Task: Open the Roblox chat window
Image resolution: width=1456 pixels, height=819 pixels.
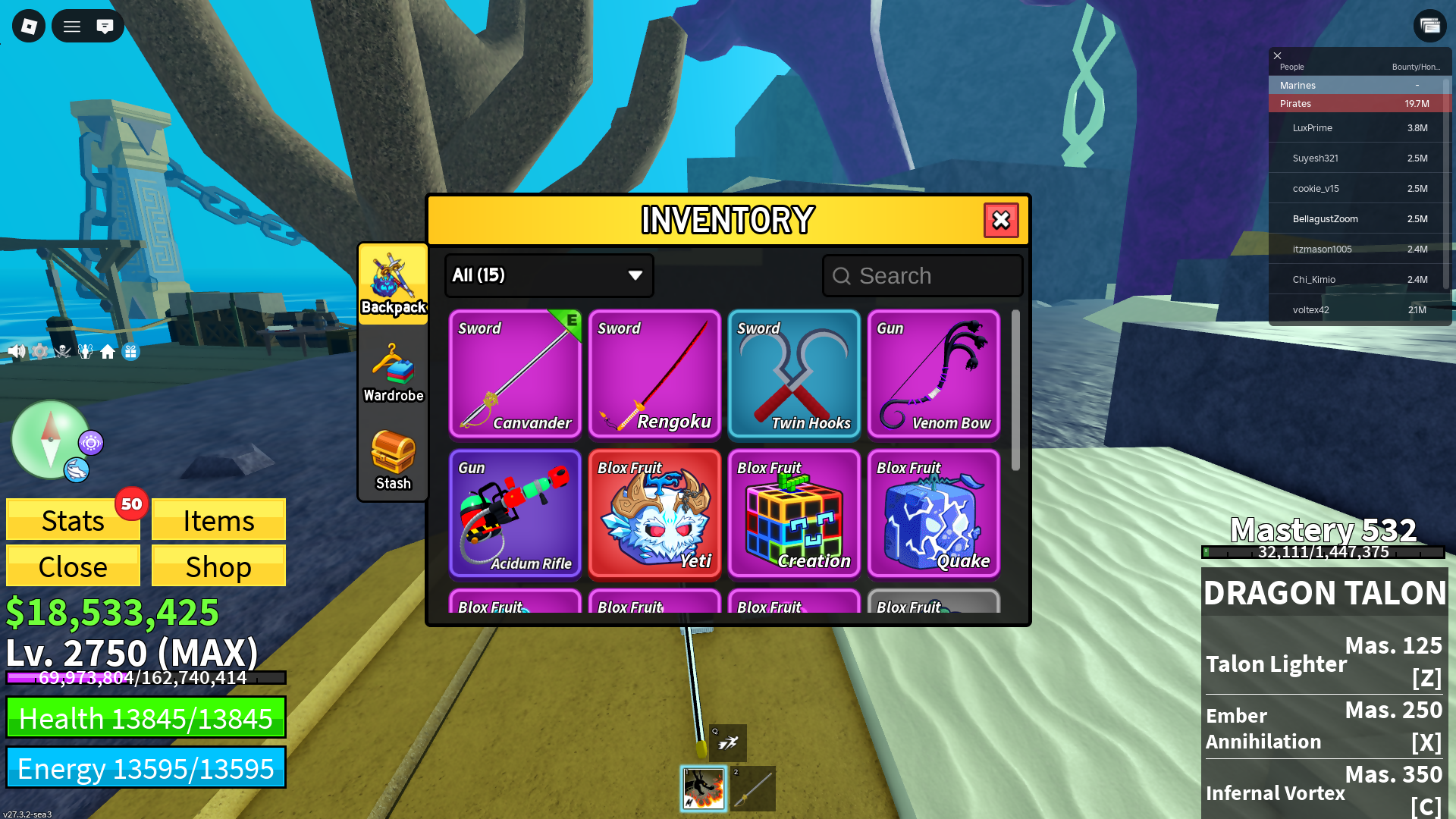Action: click(x=105, y=27)
